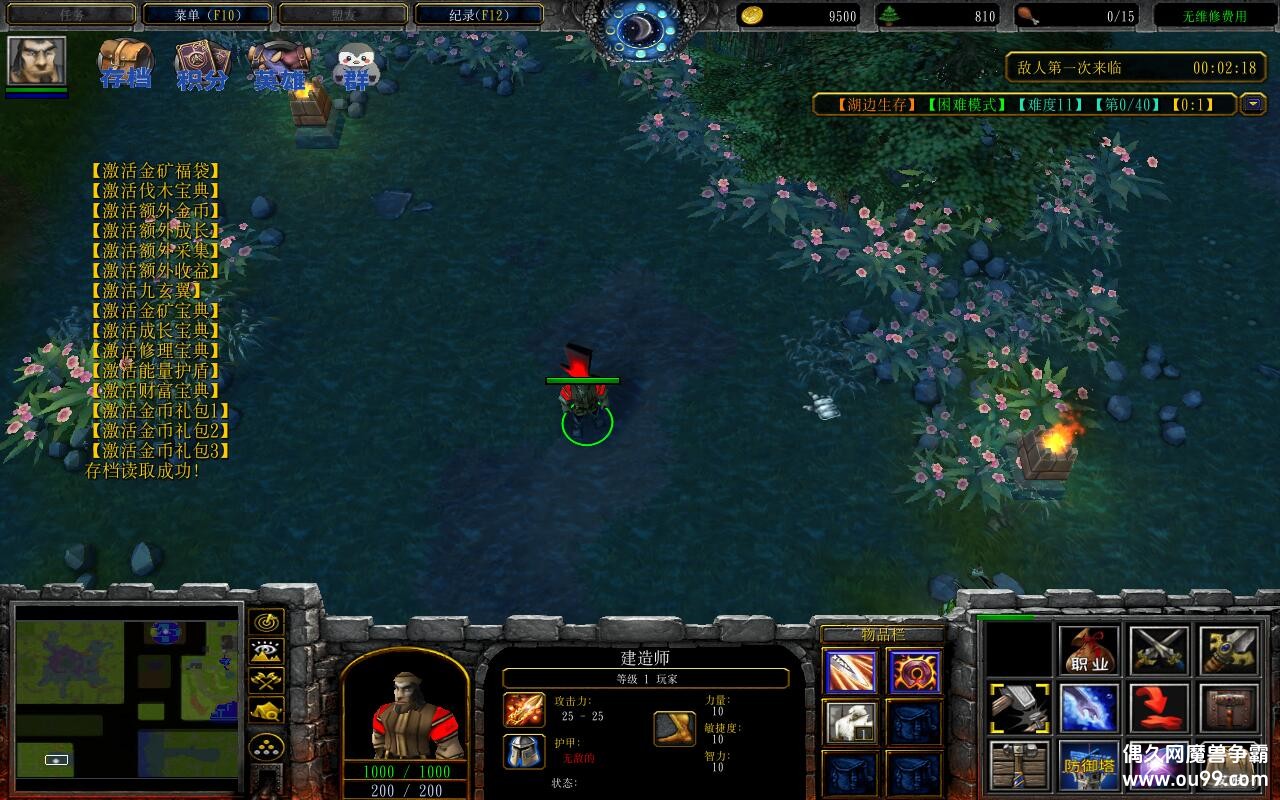
Task: Activate the minimap signal ping button
Action: pos(266,622)
